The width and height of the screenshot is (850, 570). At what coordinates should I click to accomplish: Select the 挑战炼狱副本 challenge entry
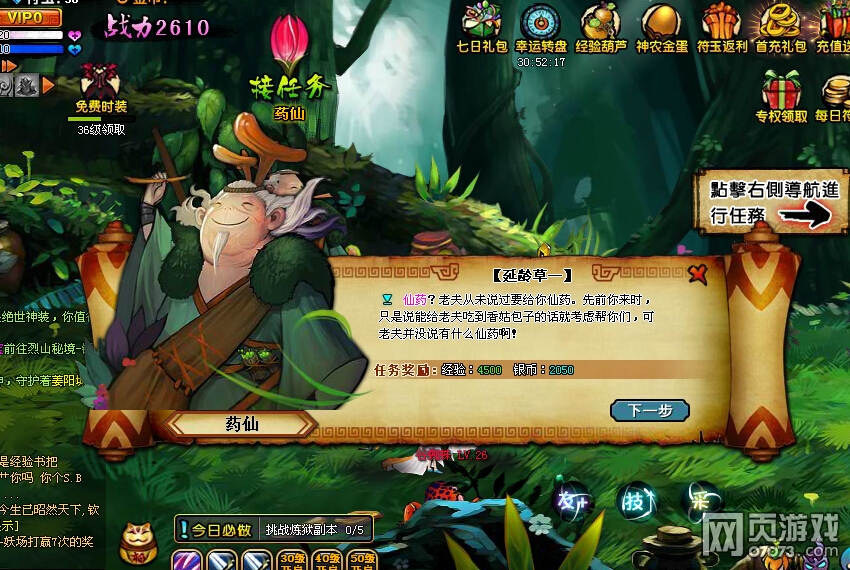(x=314, y=530)
